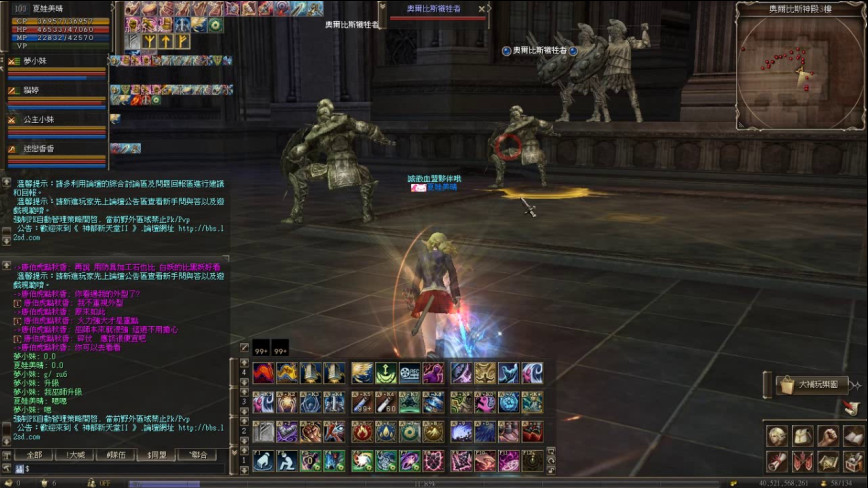Open the minimap of the temple
This screenshot has height=488, width=868.
[800, 62]
